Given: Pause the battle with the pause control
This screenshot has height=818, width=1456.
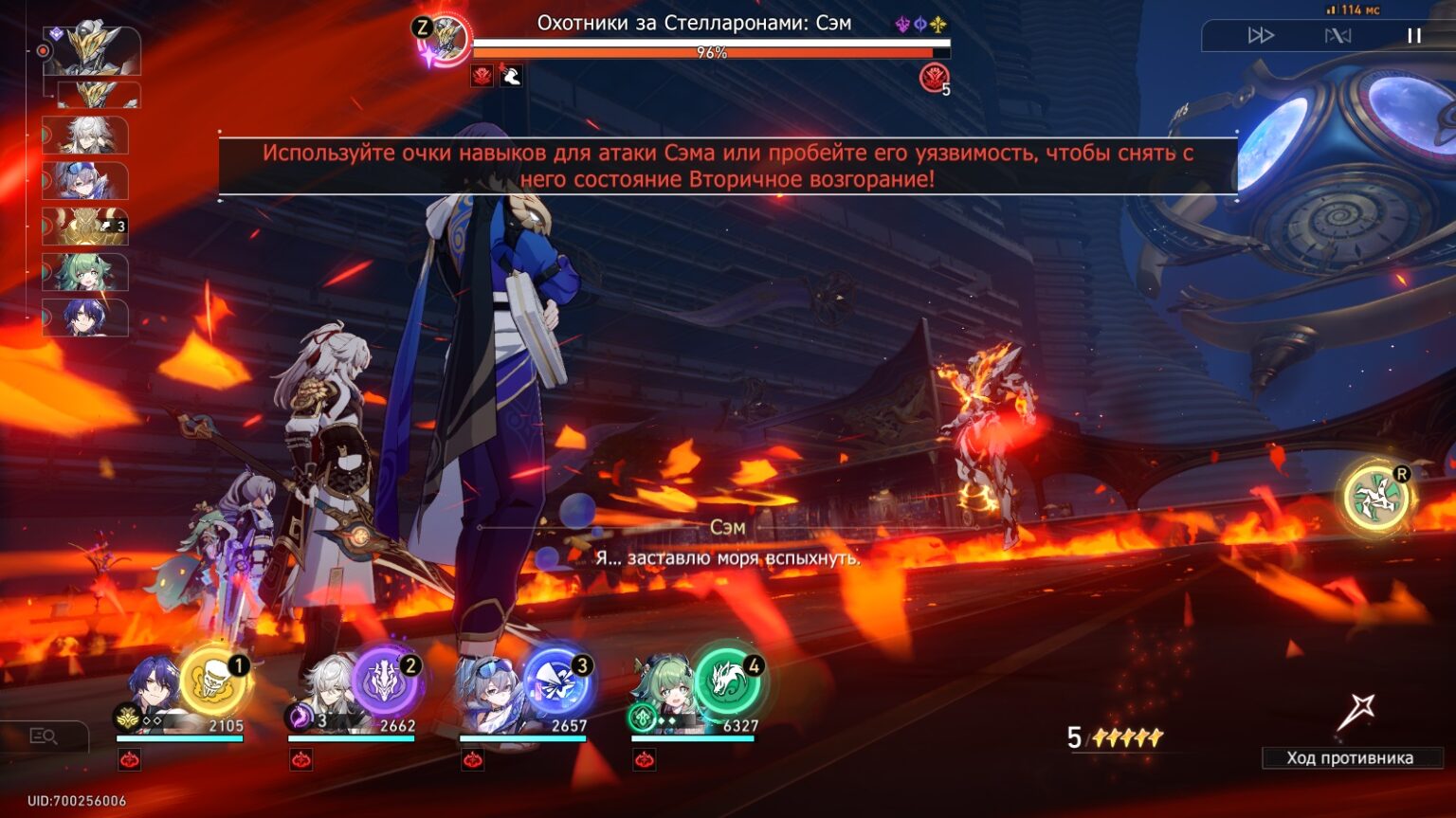Looking at the screenshot, I should pyautogui.click(x=1413, y=35).
